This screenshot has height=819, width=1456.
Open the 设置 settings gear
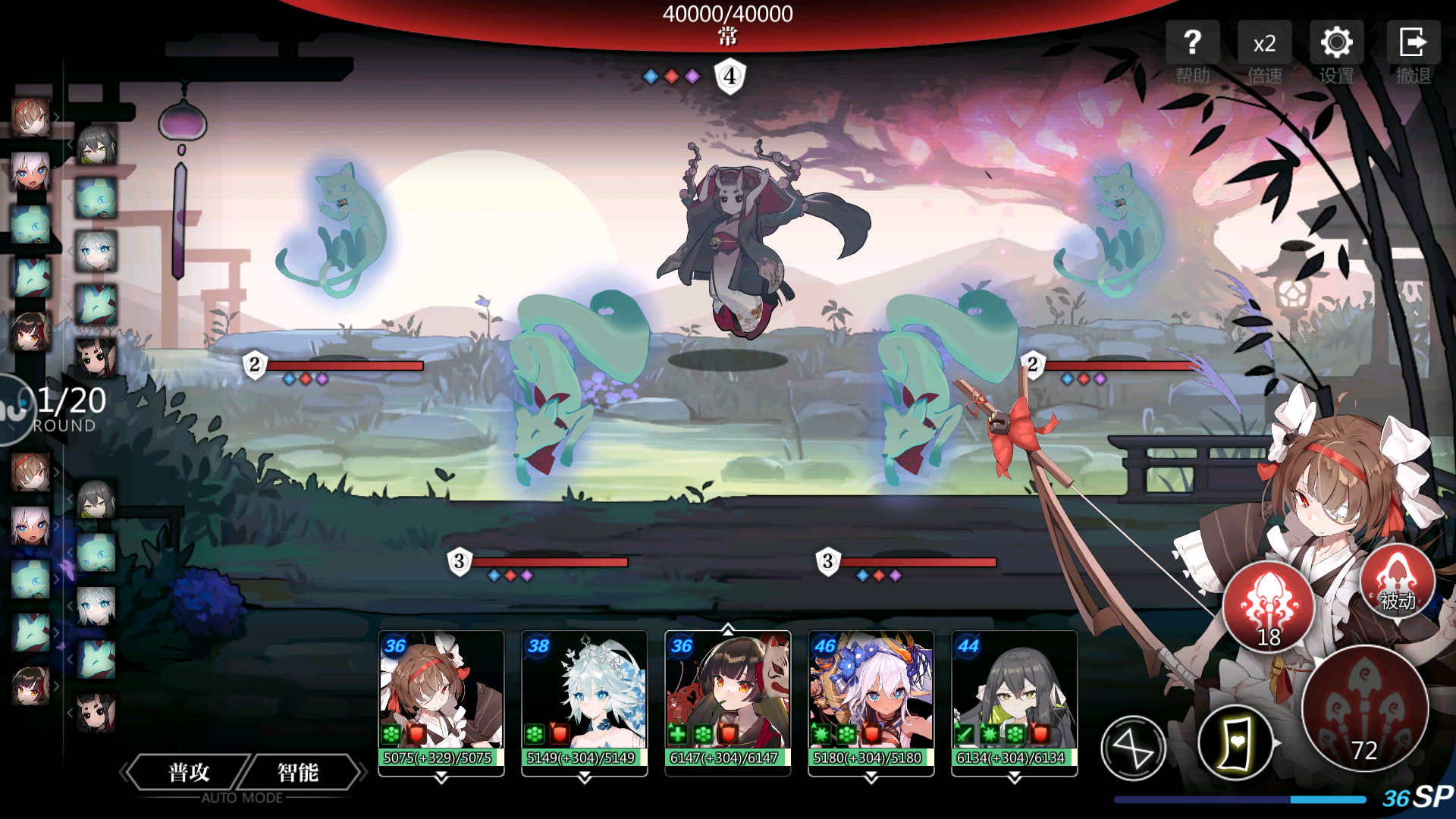(x=1336, y=52)
